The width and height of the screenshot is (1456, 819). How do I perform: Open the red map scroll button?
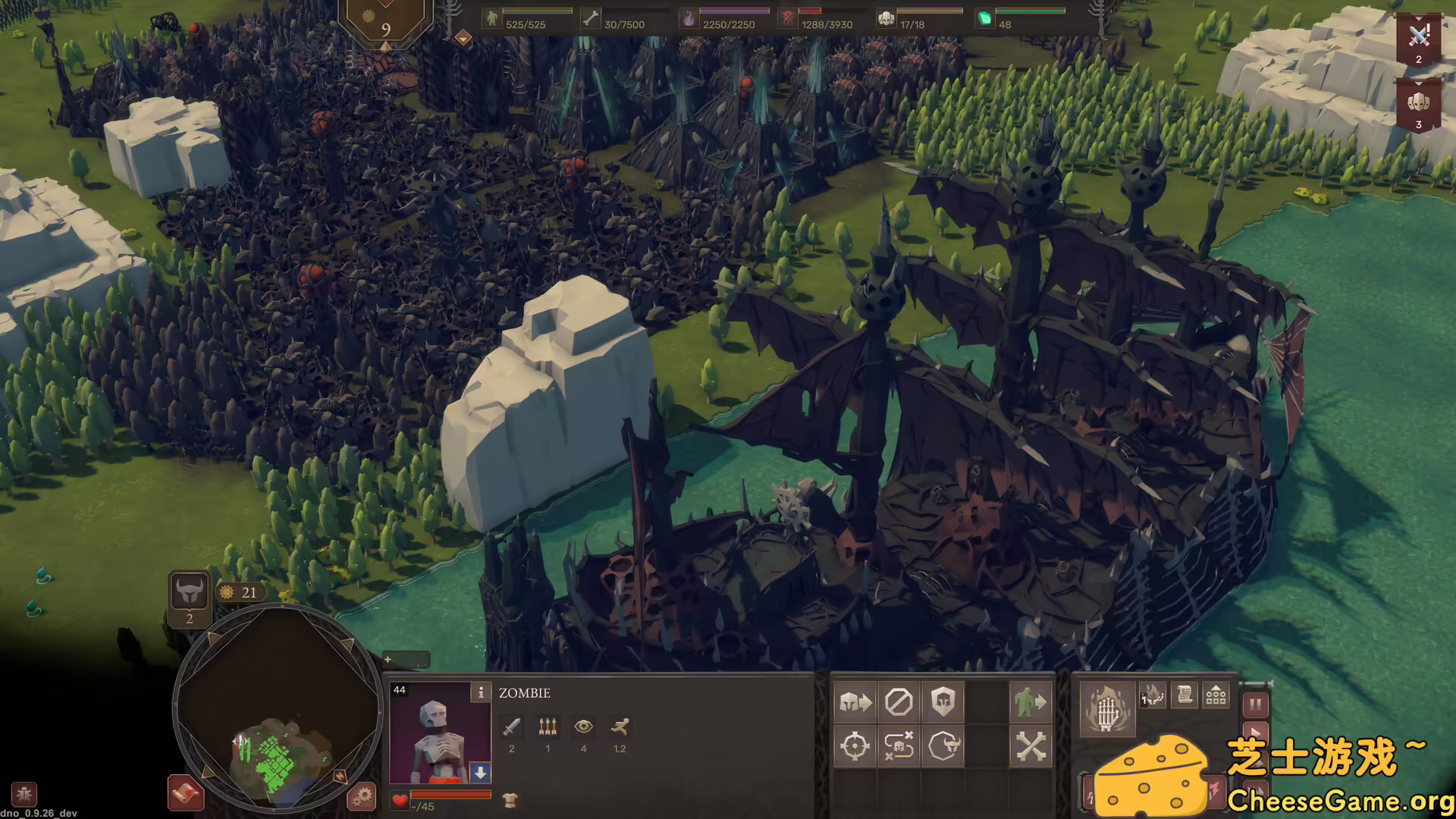[x=185, y=793]
